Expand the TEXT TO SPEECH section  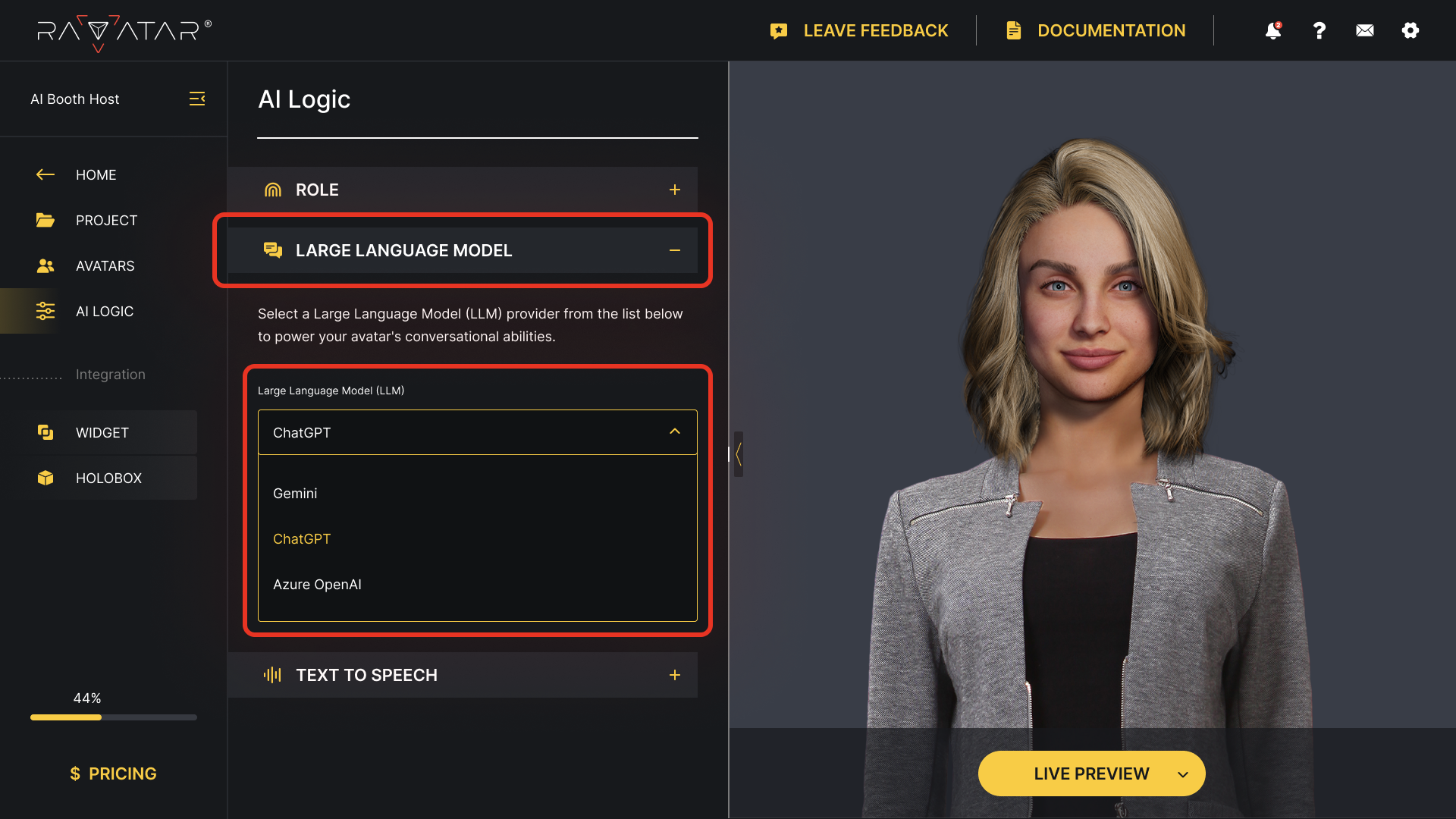[675, 674]
